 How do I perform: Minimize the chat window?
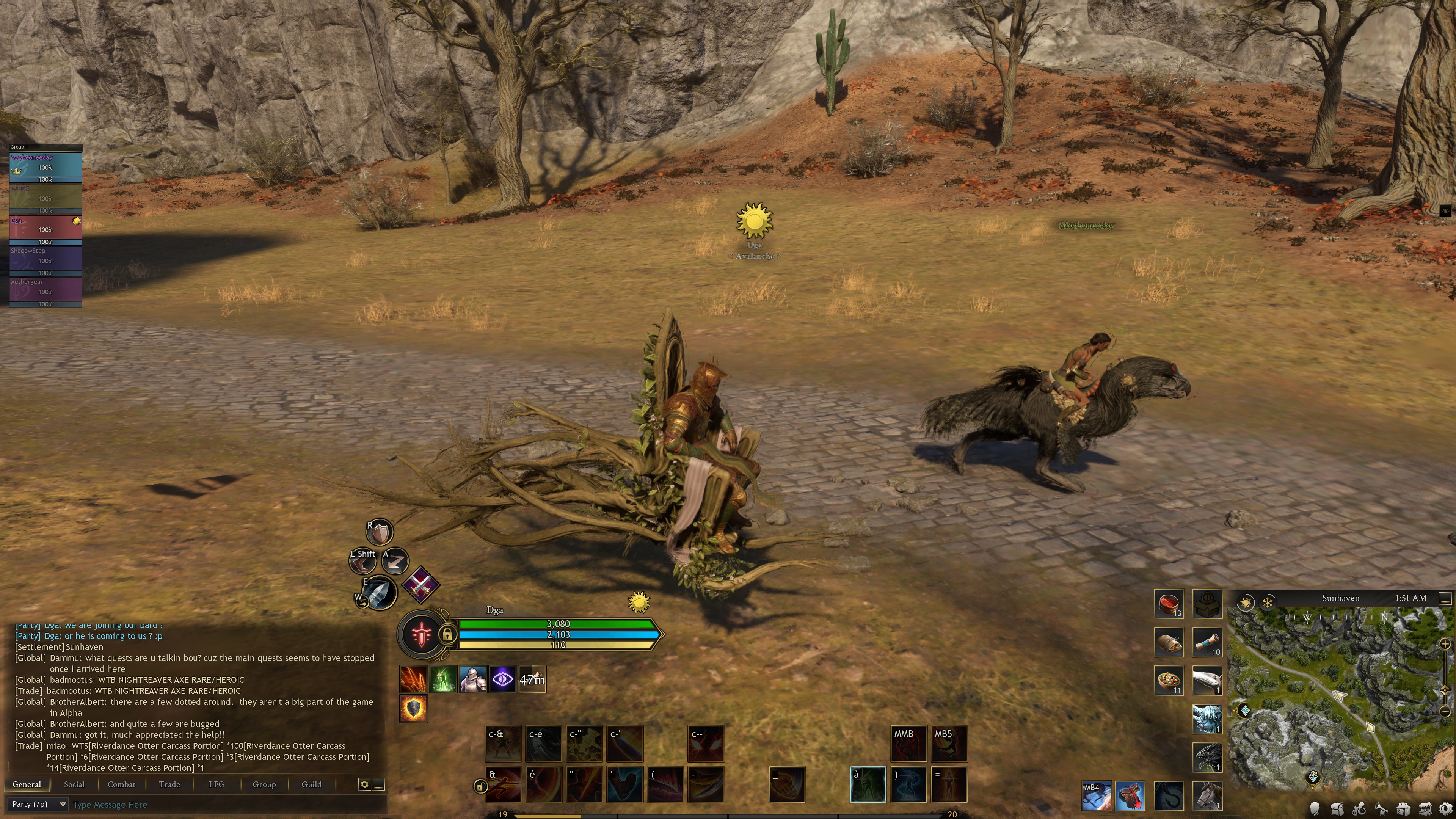click(x=379, y=784)
